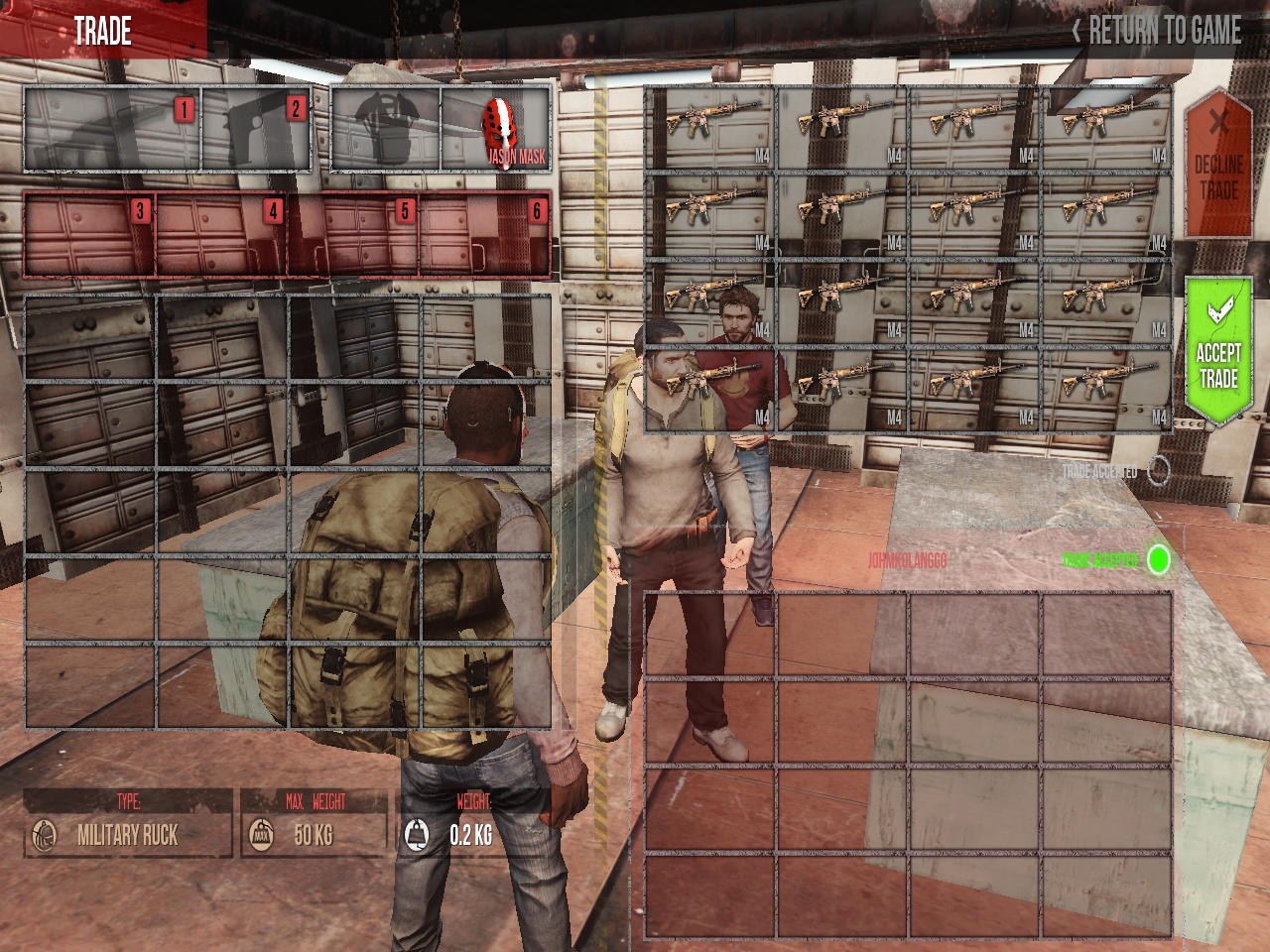Image resolution: width=1270 pixels, height=952 pixels.
Task: Click quick slot number 3
Action: pyautogui.click(x=89, y=235)
